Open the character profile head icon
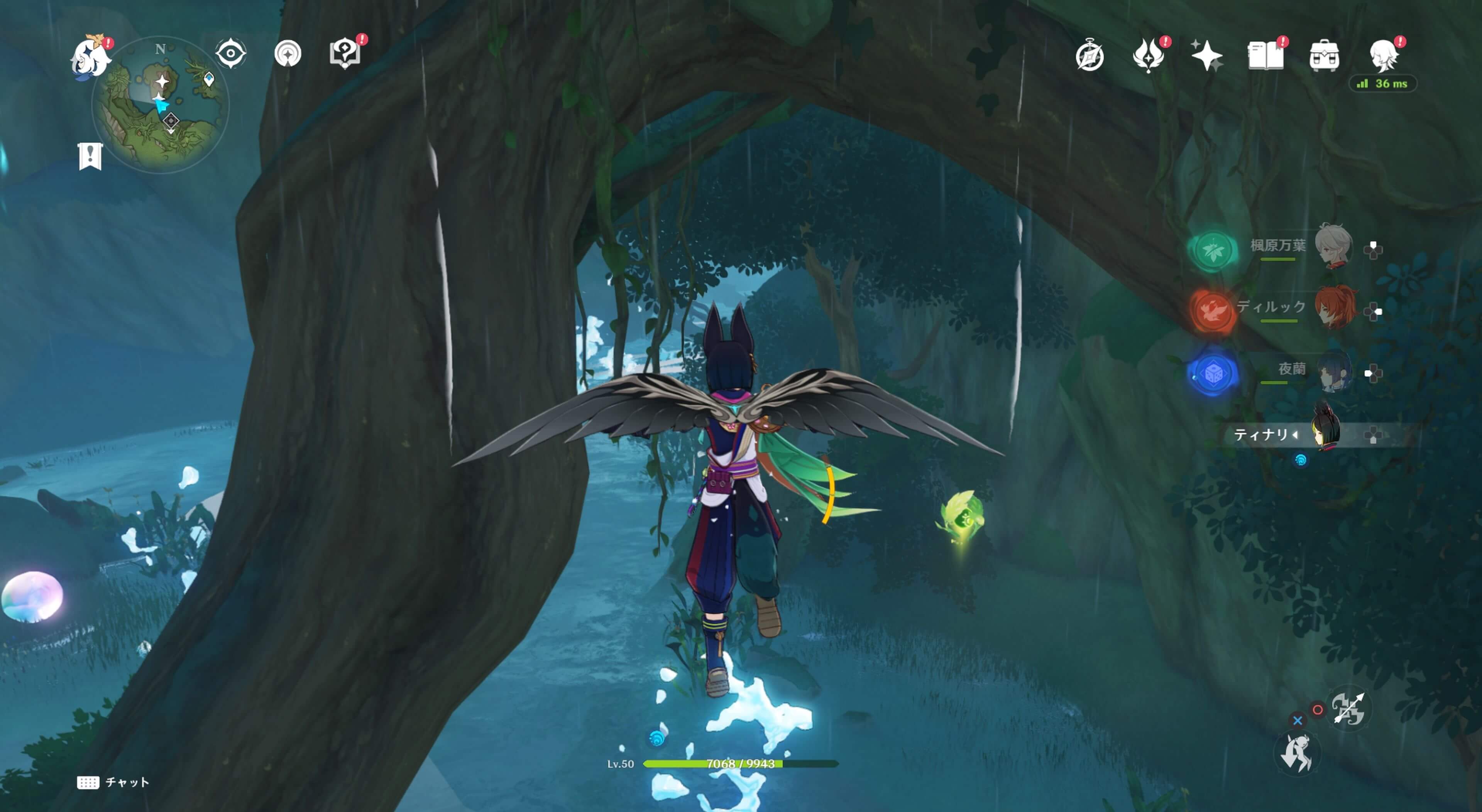 (1384, 56)
